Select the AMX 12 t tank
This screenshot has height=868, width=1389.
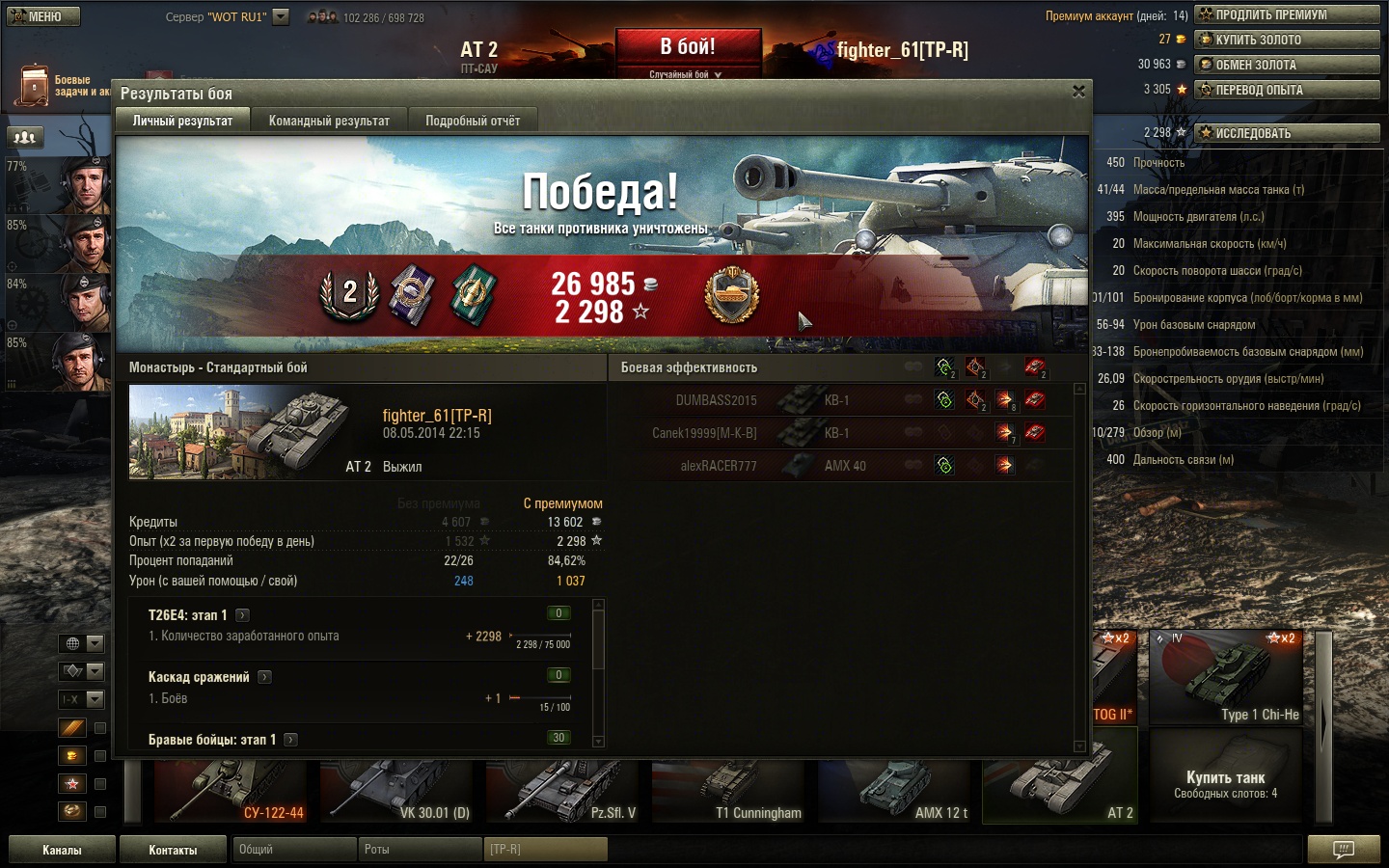click(x=896, y=791)
